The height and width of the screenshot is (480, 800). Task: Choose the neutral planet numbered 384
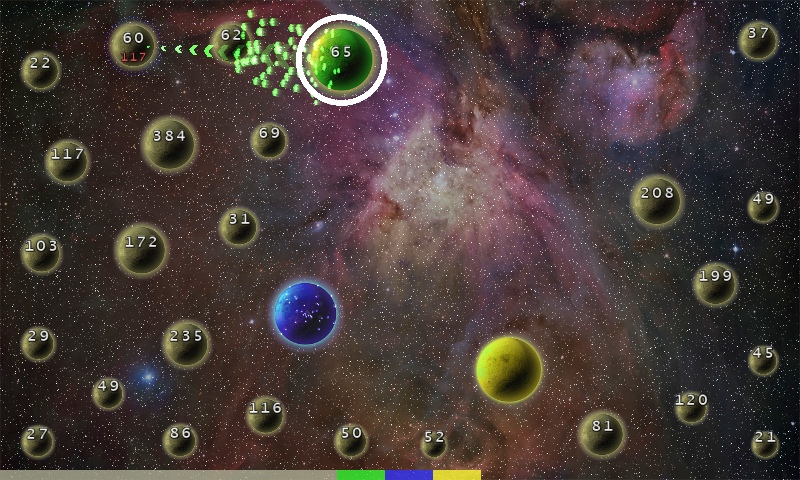(x=169, y=144)
